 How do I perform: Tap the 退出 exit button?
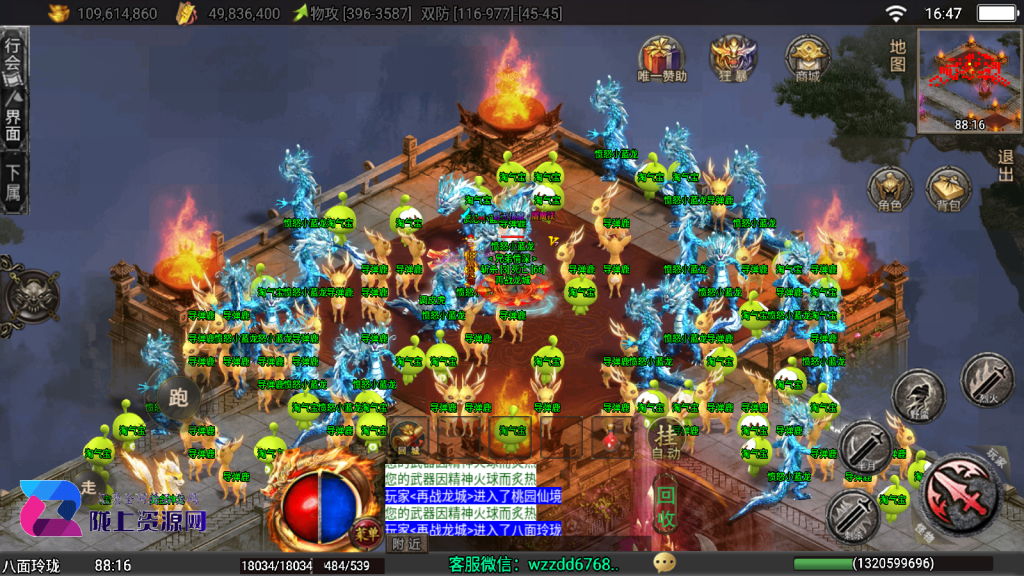[x=1005, y=165]
